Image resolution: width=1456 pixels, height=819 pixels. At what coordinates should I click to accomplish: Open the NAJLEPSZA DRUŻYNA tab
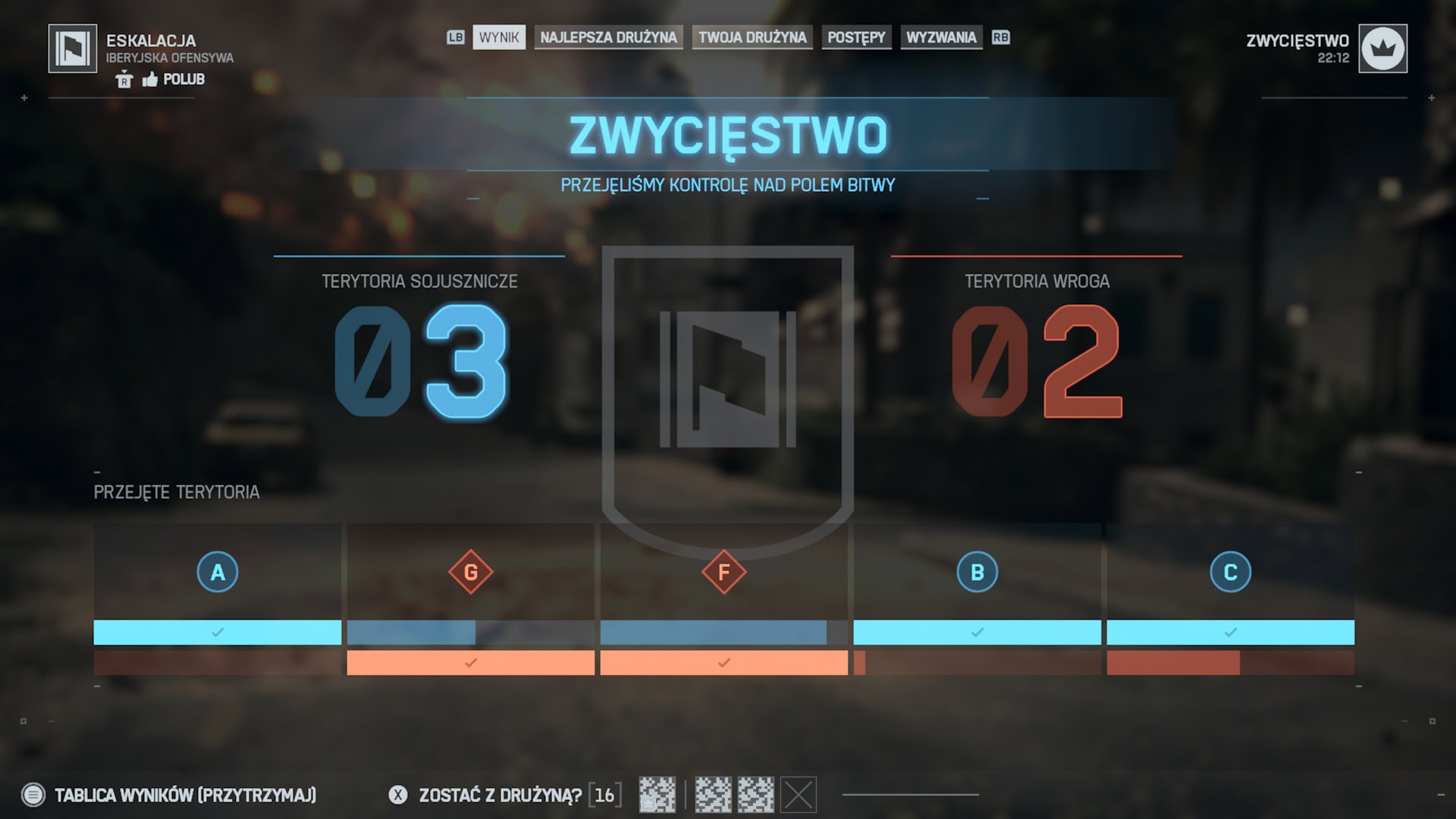[x=608, y=37]
